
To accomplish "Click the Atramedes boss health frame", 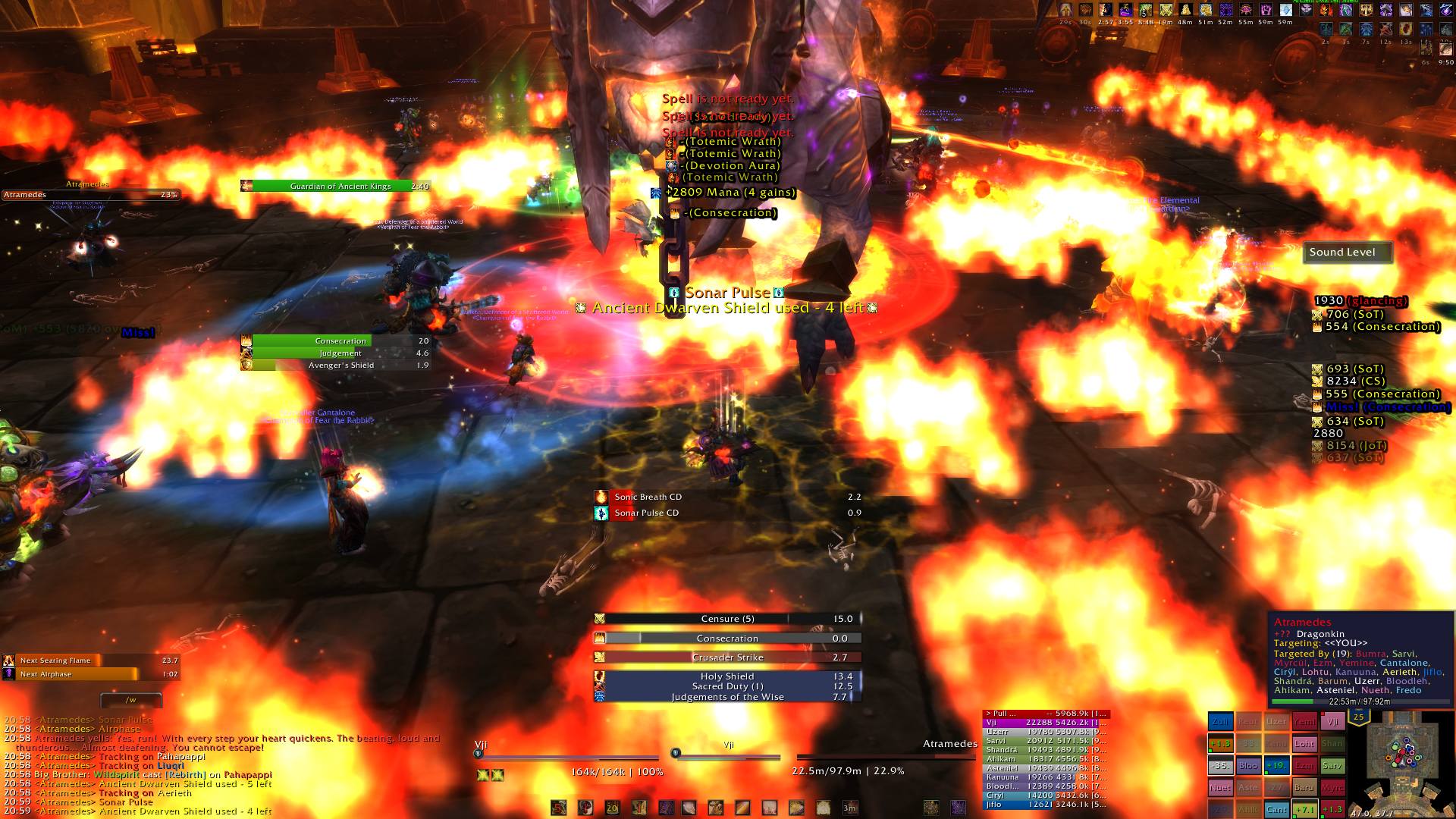I will [90, 195].
